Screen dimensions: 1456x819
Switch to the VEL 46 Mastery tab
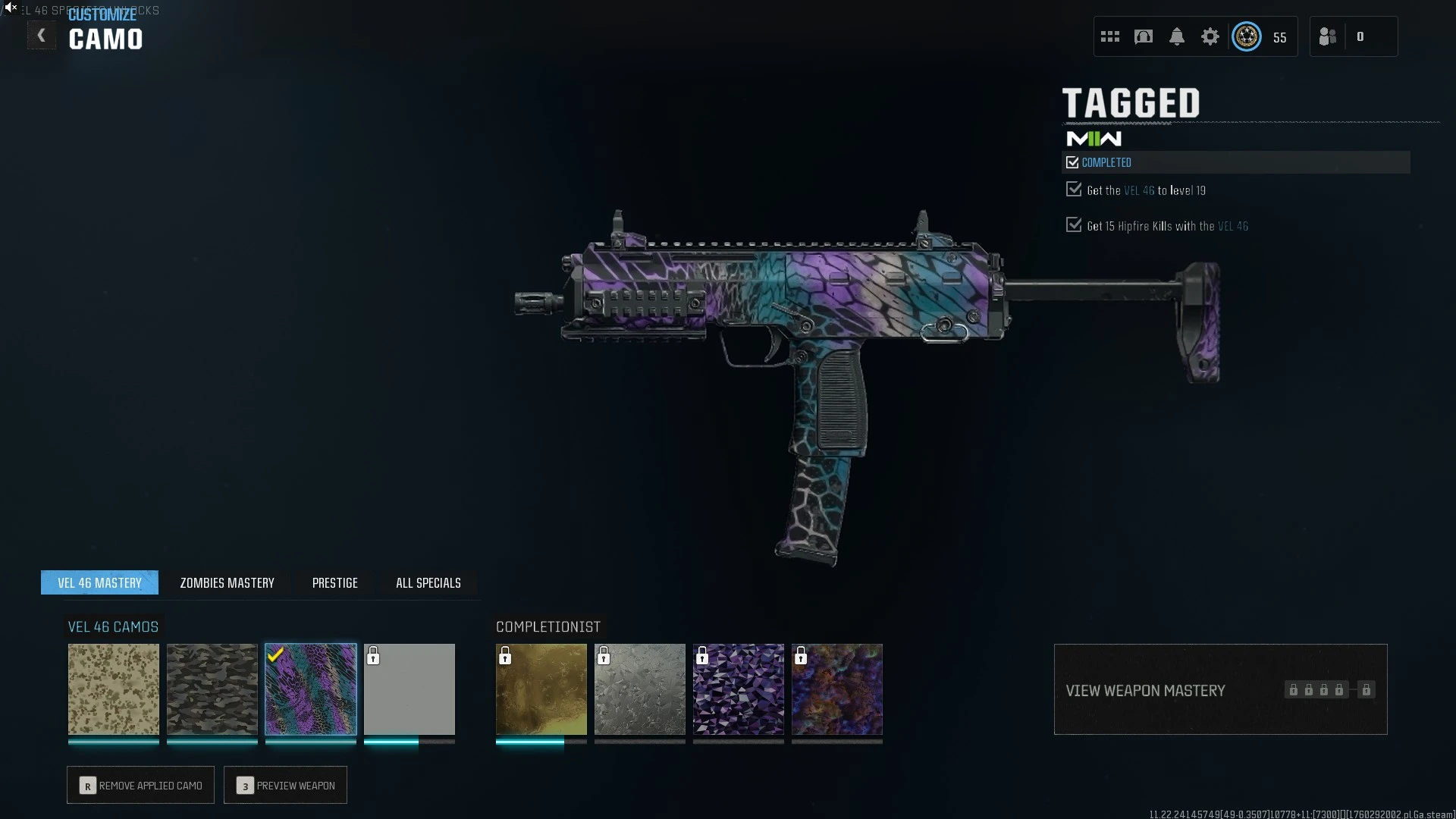pos(99,582)
